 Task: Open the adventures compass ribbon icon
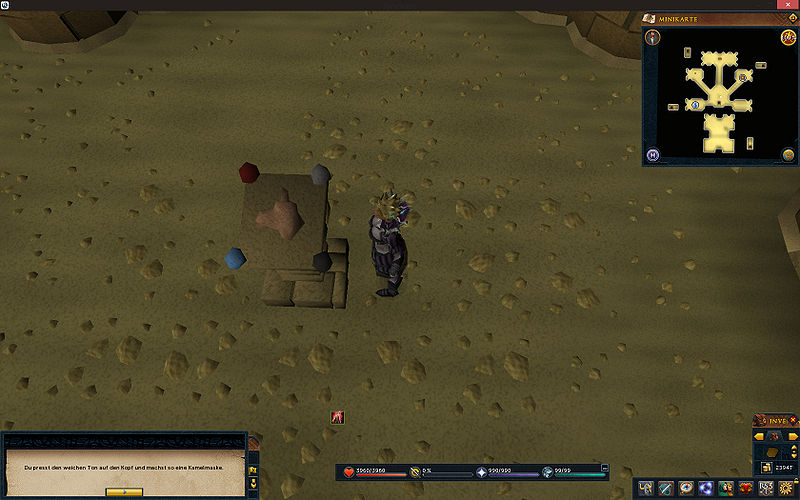tap(687, 488)
